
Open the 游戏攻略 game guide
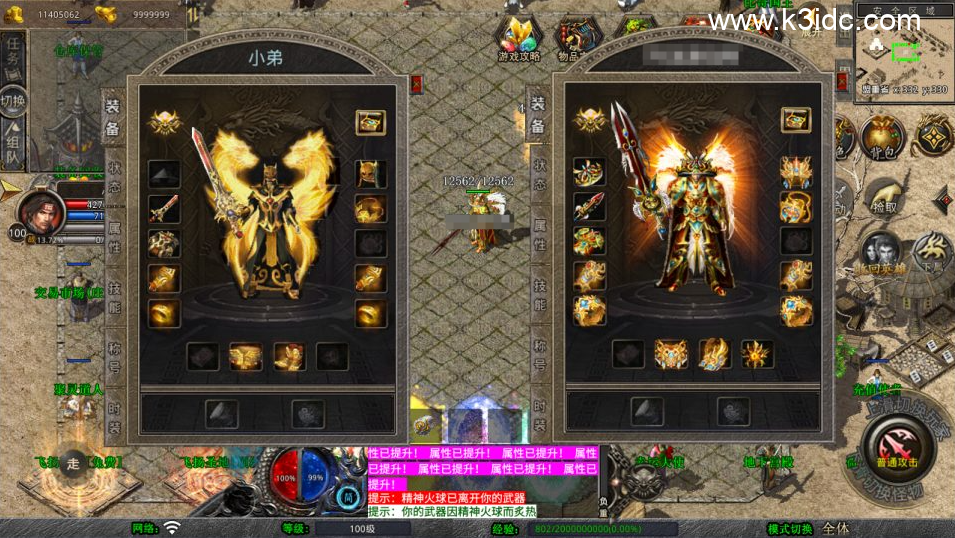pyautogui.click(x=519, y=40)
